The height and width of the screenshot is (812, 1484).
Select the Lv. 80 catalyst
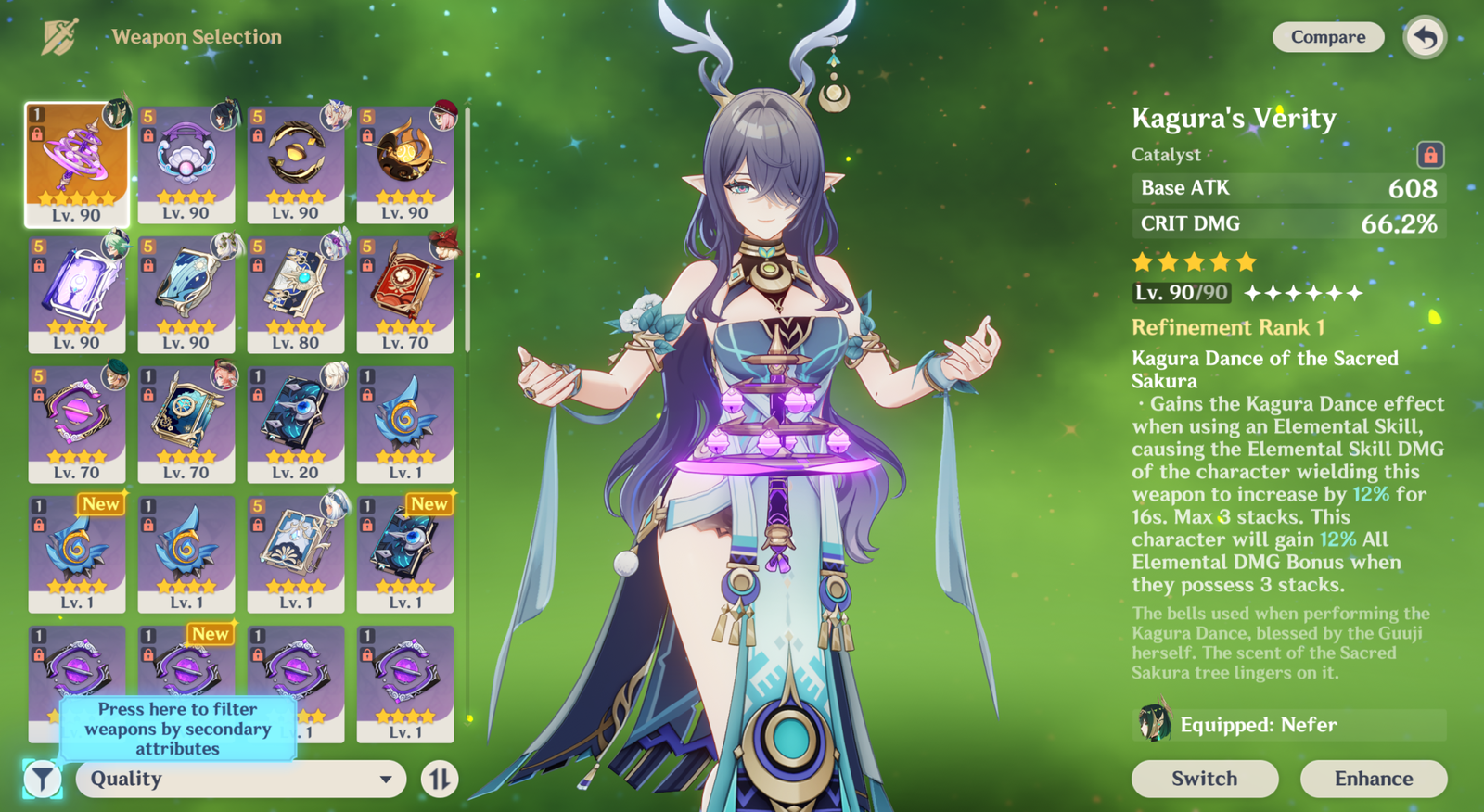pyautogui.click(x=296, y=295)
